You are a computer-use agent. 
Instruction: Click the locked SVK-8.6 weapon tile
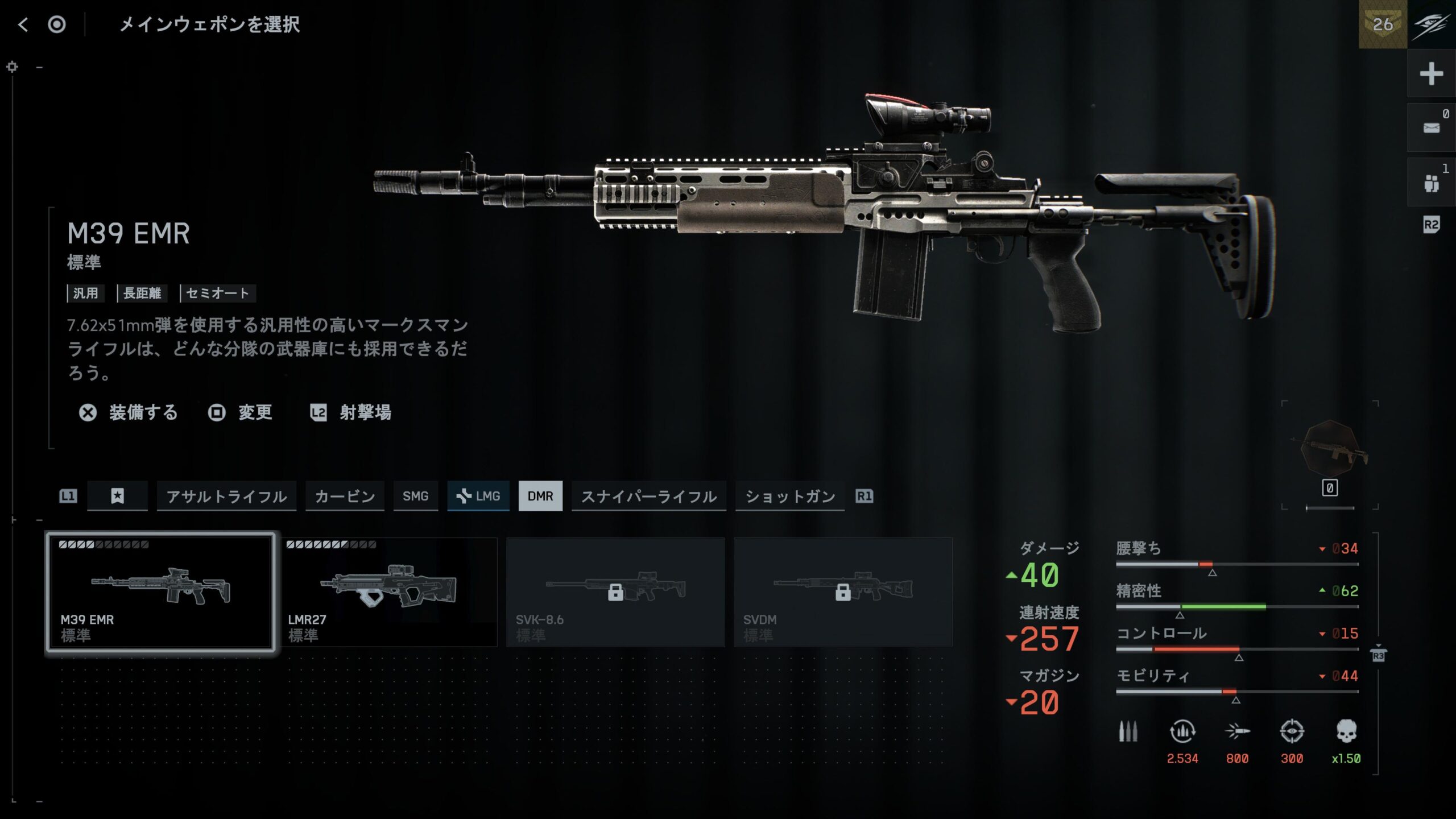615,591
